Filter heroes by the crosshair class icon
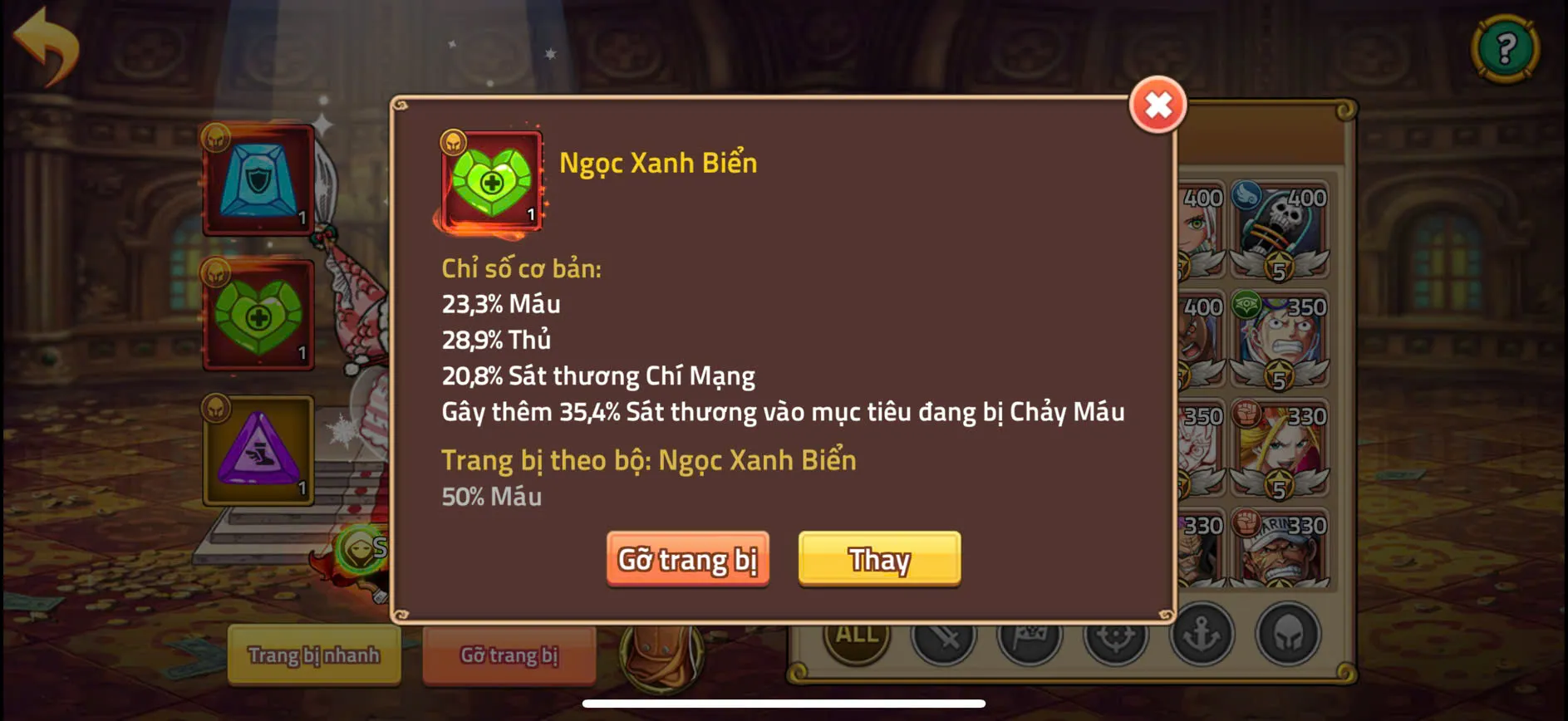The width and height of the screenshot is (1568, 721). pos(1116,637)
